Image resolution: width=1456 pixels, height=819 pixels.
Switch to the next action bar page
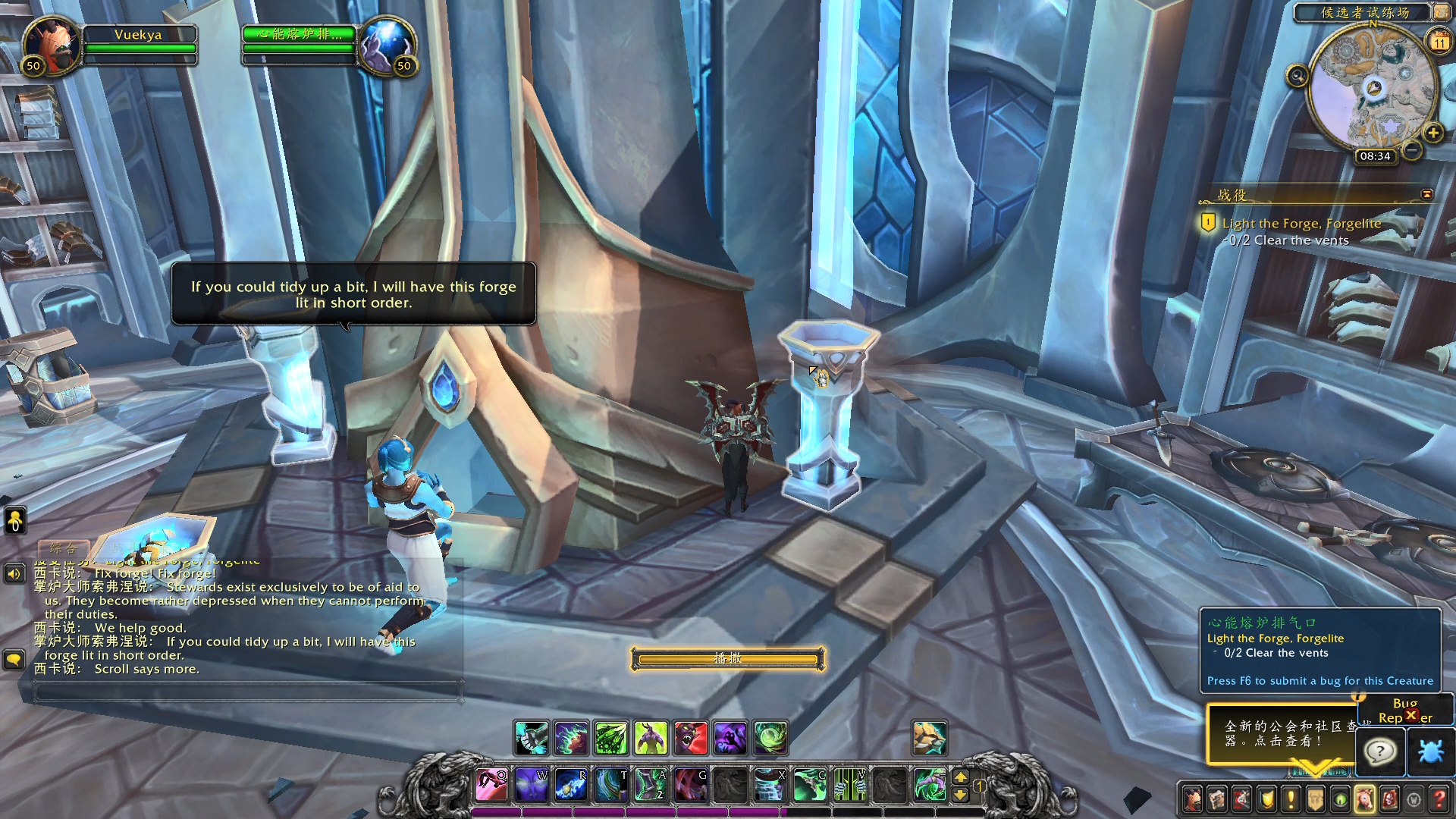(960, 777)
